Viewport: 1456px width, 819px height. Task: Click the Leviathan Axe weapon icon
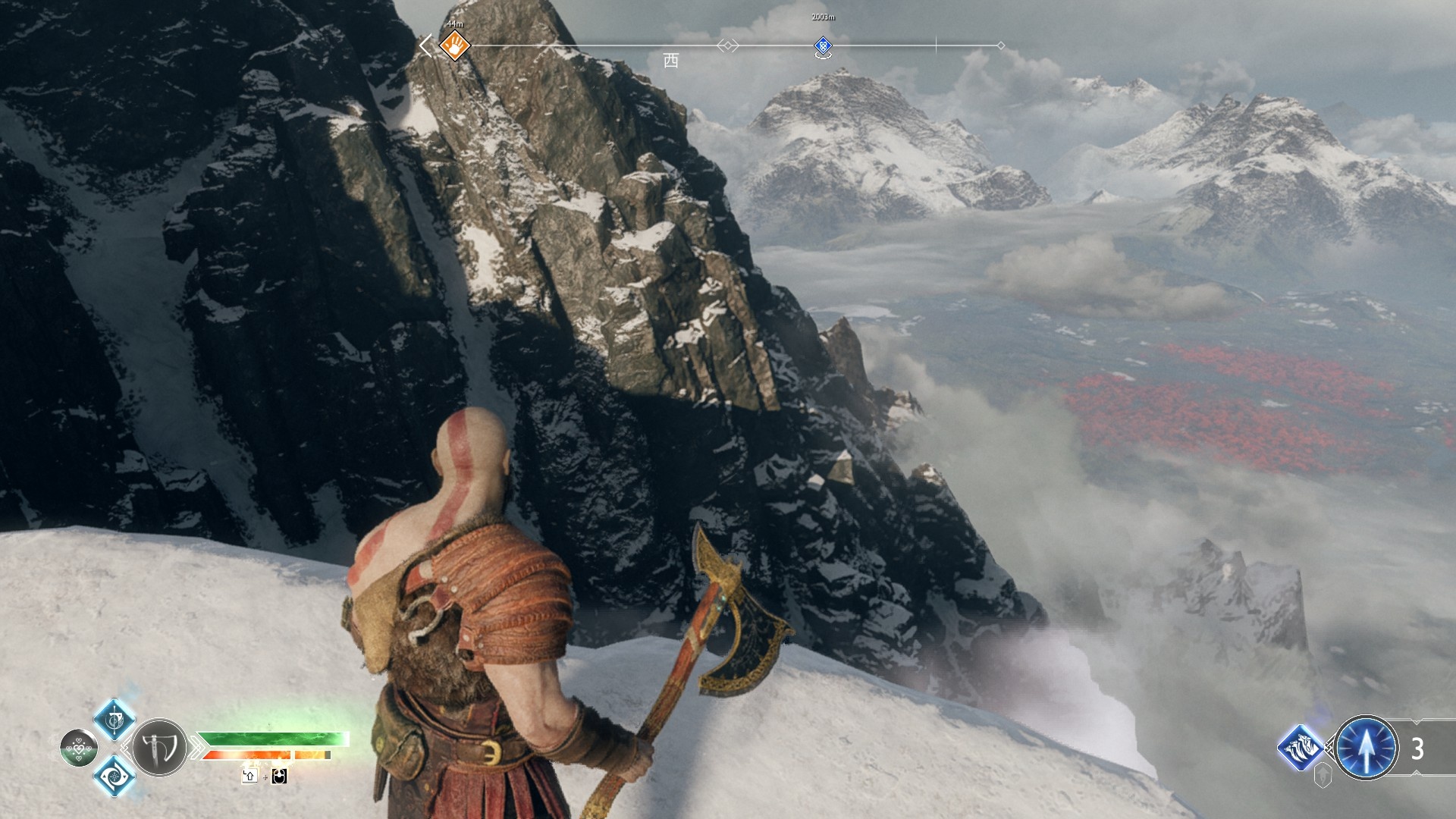(x=159, y=748)
